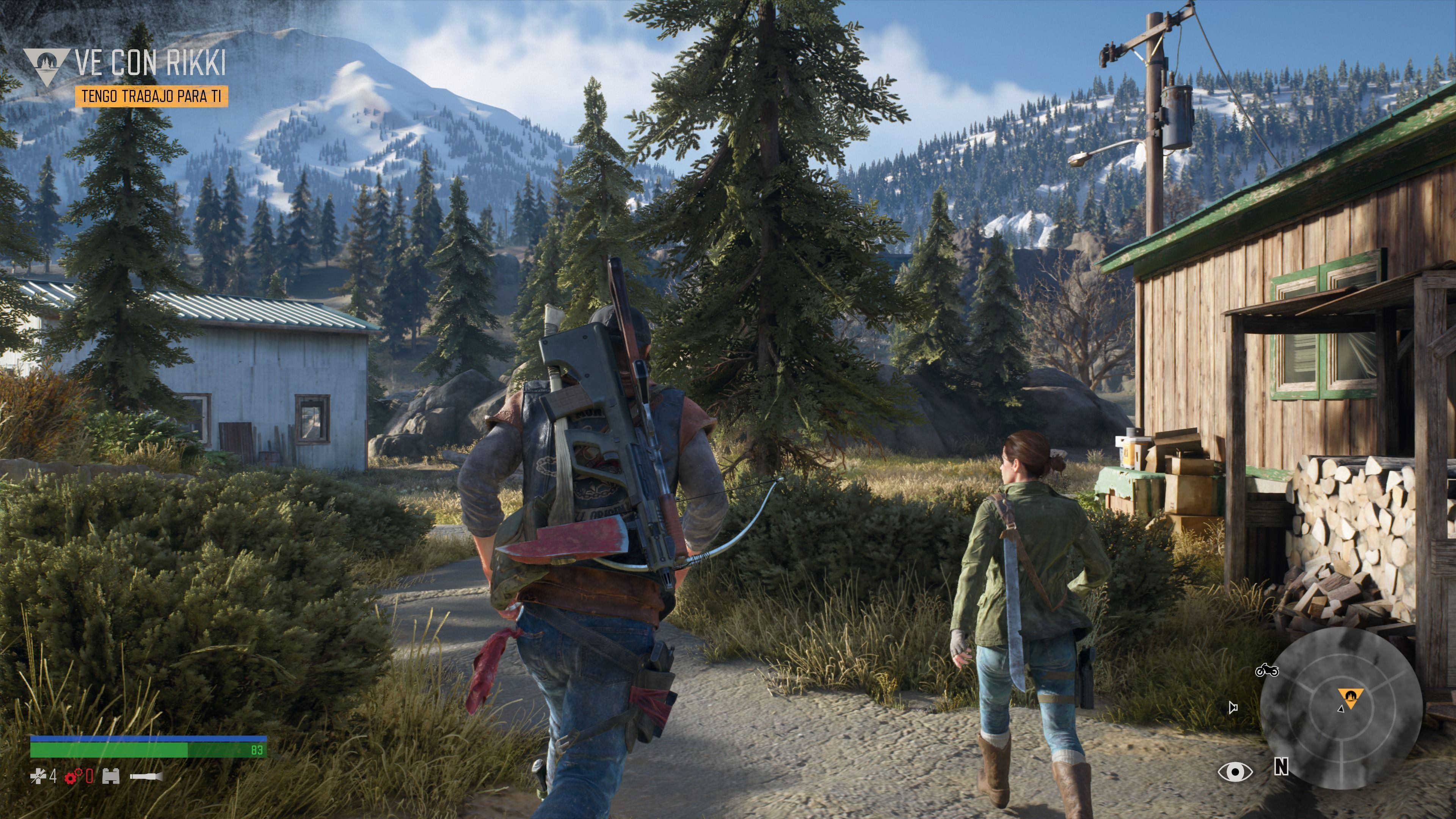The width and height of the screenshot is (1456, 819).
Task: Equip the binoculars icon
Action: tap(111, 777)
